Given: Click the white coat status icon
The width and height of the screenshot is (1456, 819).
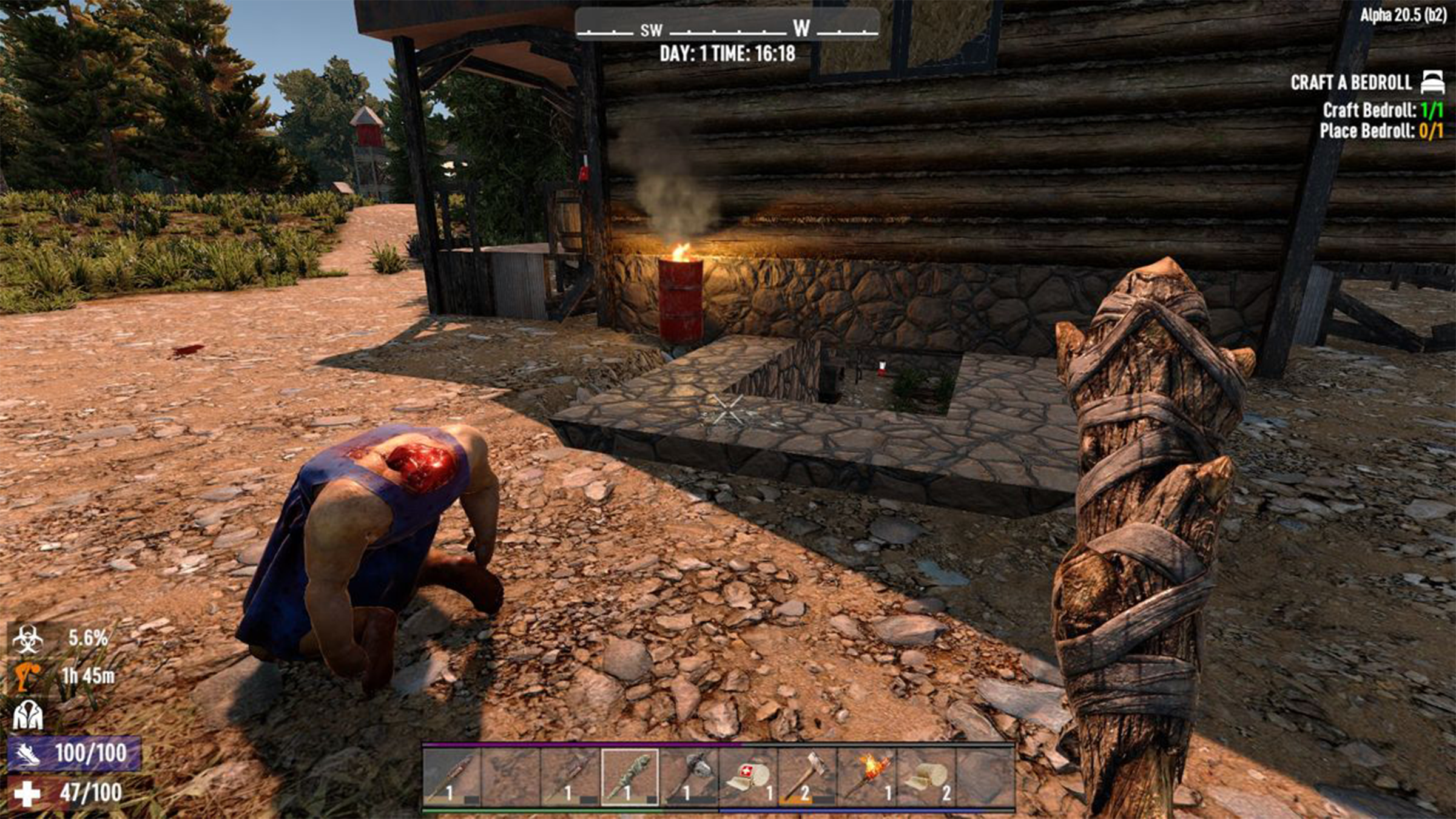Looking at the screenshot, I should (x=28, y=715).
